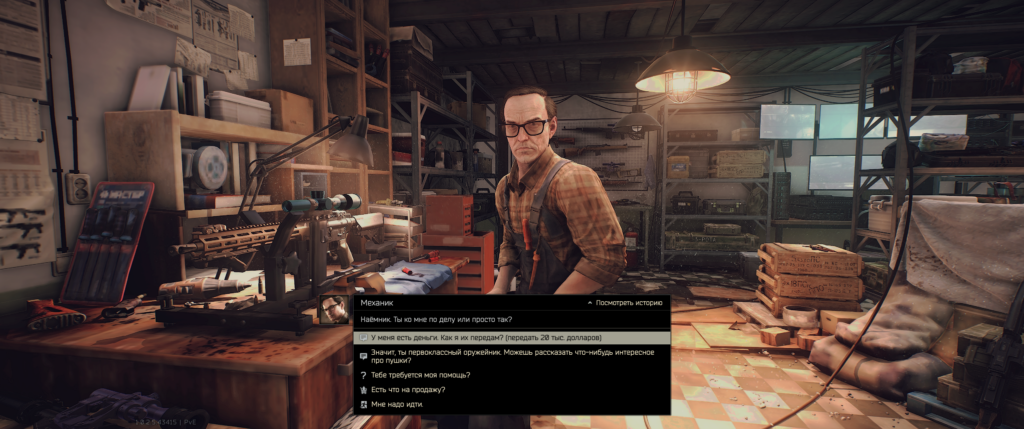Open the dialogue history «Посмотреть историю»
Image resolution: width=1024 pixels, height=429 pixels.
click(629, 301)
